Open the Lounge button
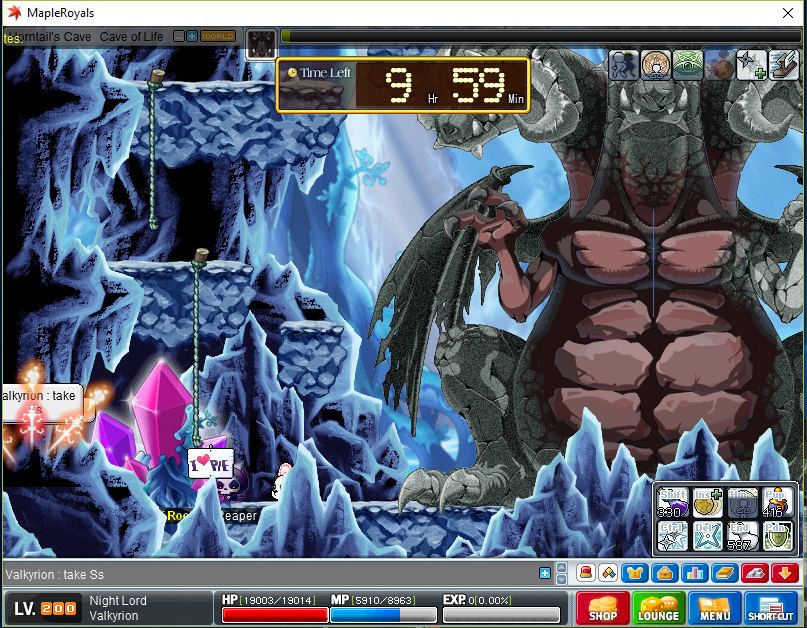The width and height of the screenshot is (807, 628). click(658, 607)
